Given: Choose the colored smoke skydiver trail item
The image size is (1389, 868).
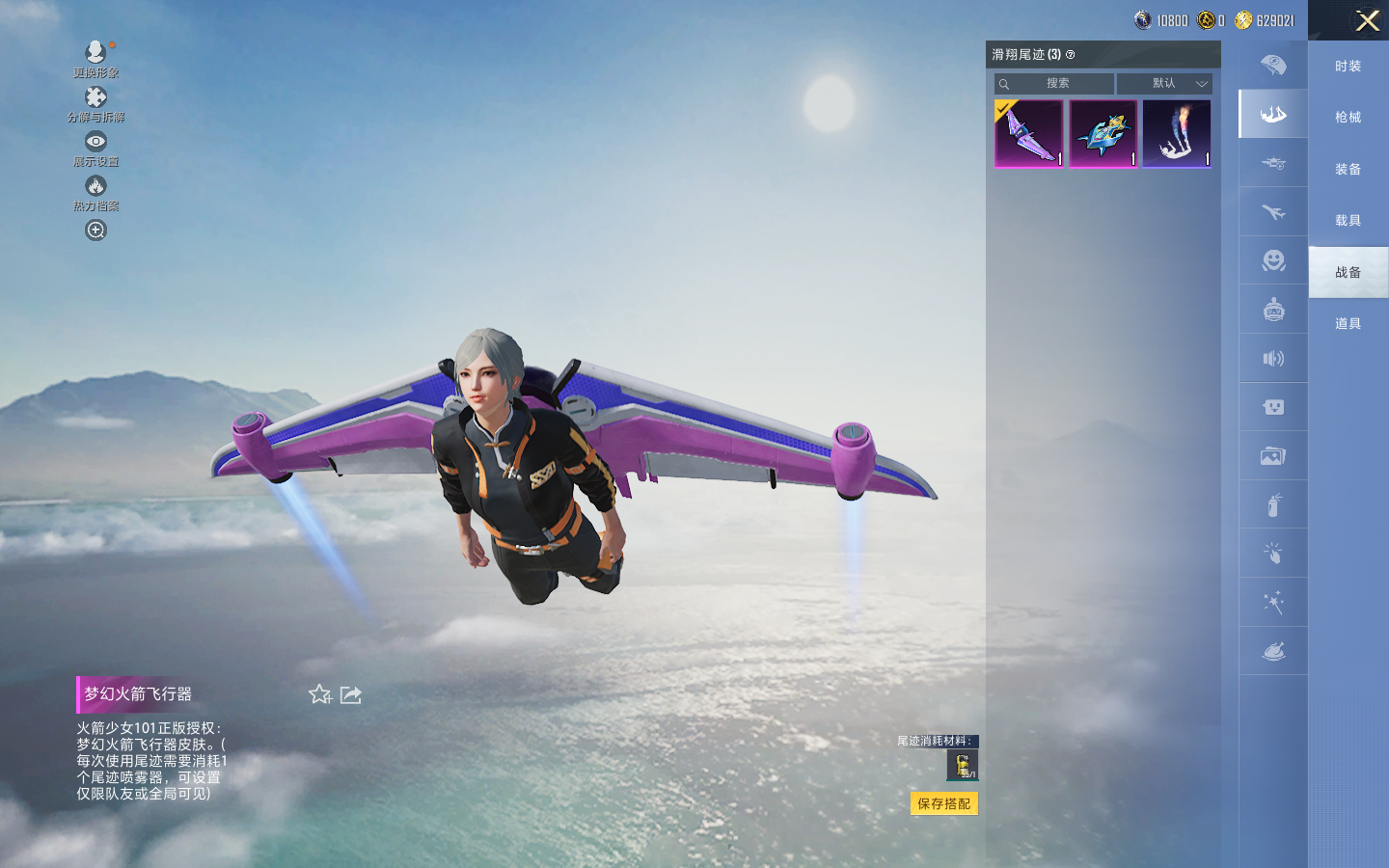Looking at the screenshot, I should pyautogui.click(x=1177, y=134).
